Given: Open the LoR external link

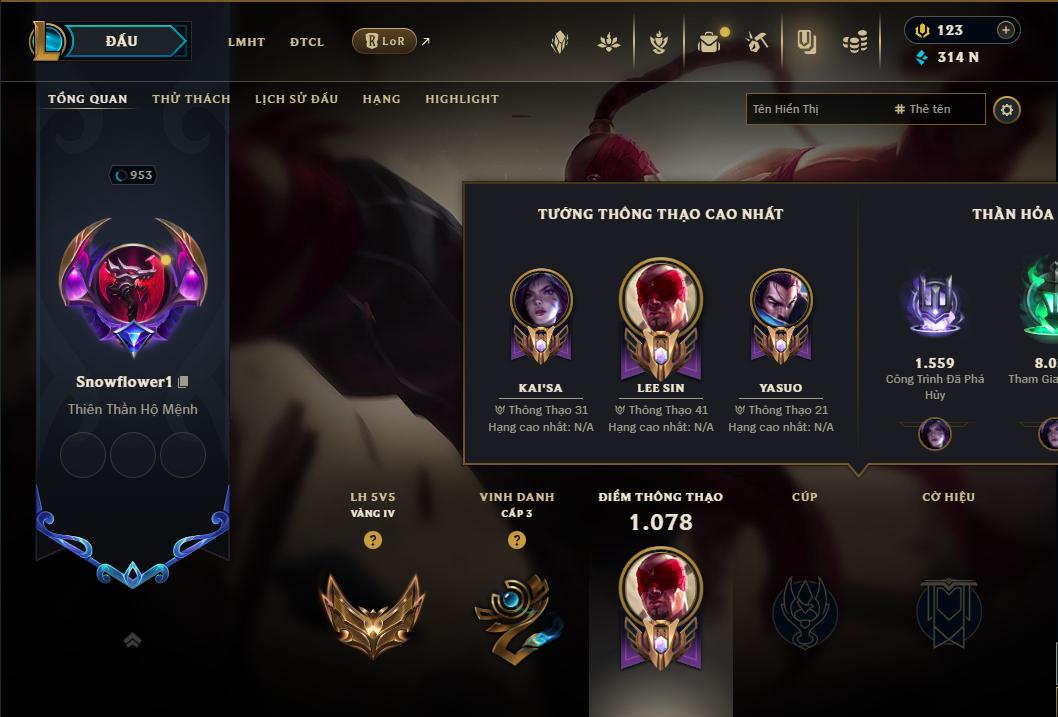Looking at the screenshot, I should pyautogui.click(x=385, y=41).
